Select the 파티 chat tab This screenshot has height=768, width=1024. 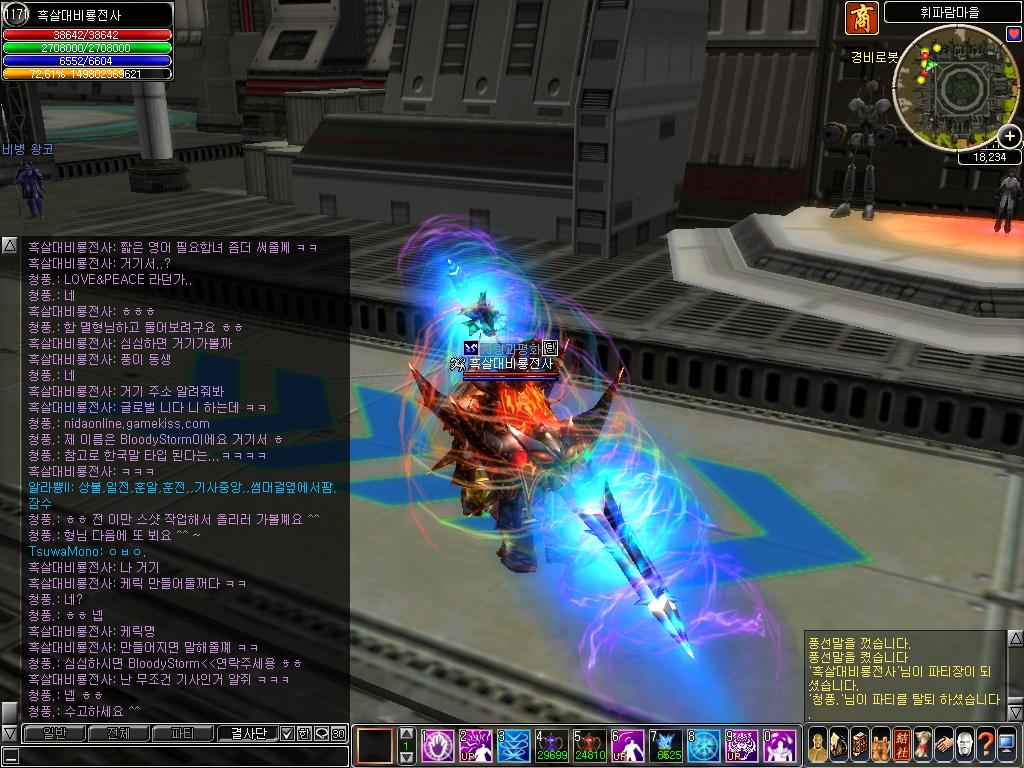tap(182, 734)
